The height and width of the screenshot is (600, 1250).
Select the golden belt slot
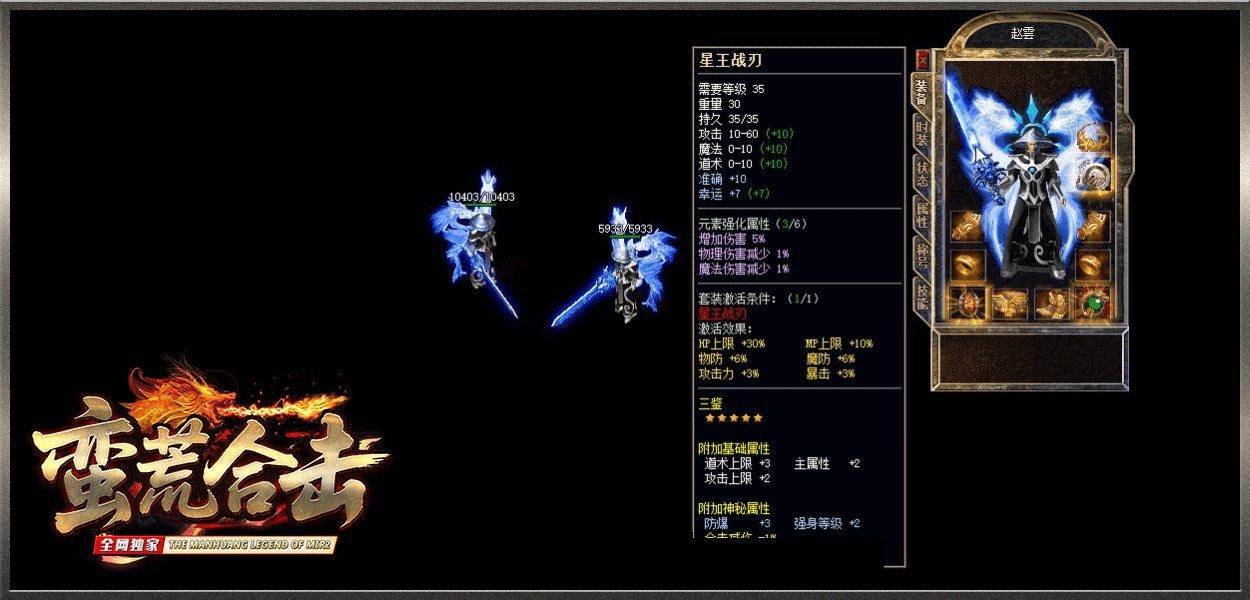(x=1008, y=303)
